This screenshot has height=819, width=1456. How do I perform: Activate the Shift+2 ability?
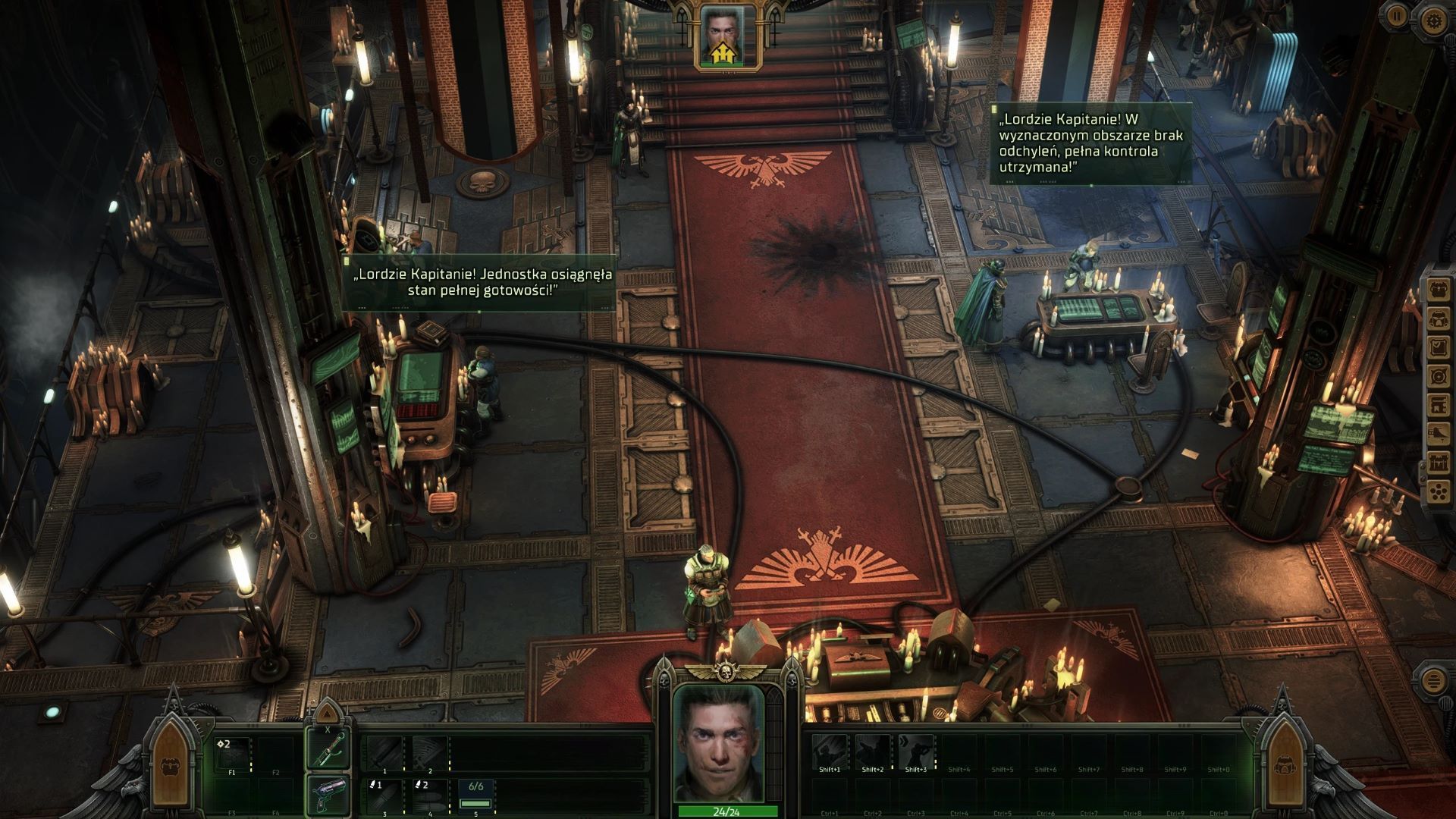tap(873, 752)
